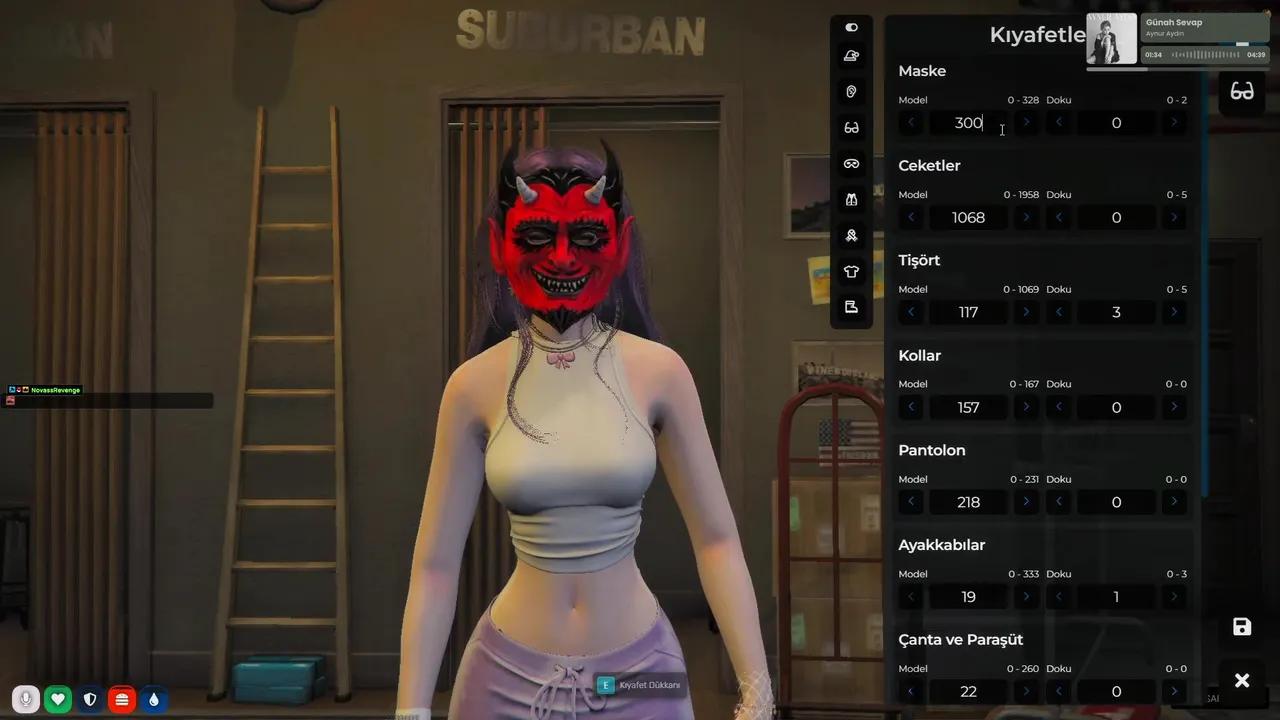Open the earring accessory category icon
This screenshot has width=1280, height=720.
click(x=851, y=91)
